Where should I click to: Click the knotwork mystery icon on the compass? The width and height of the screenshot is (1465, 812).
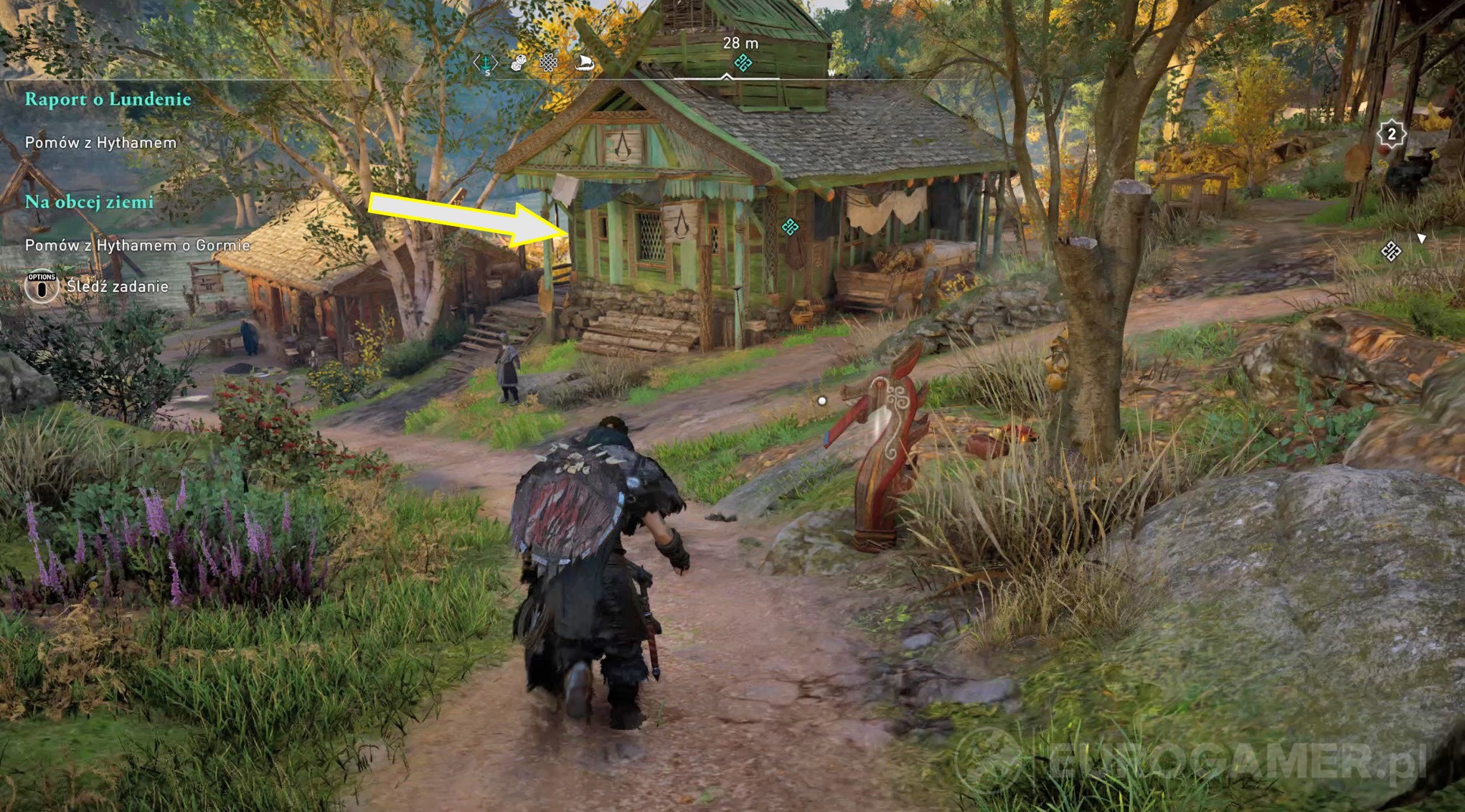(x=547, y=63)
